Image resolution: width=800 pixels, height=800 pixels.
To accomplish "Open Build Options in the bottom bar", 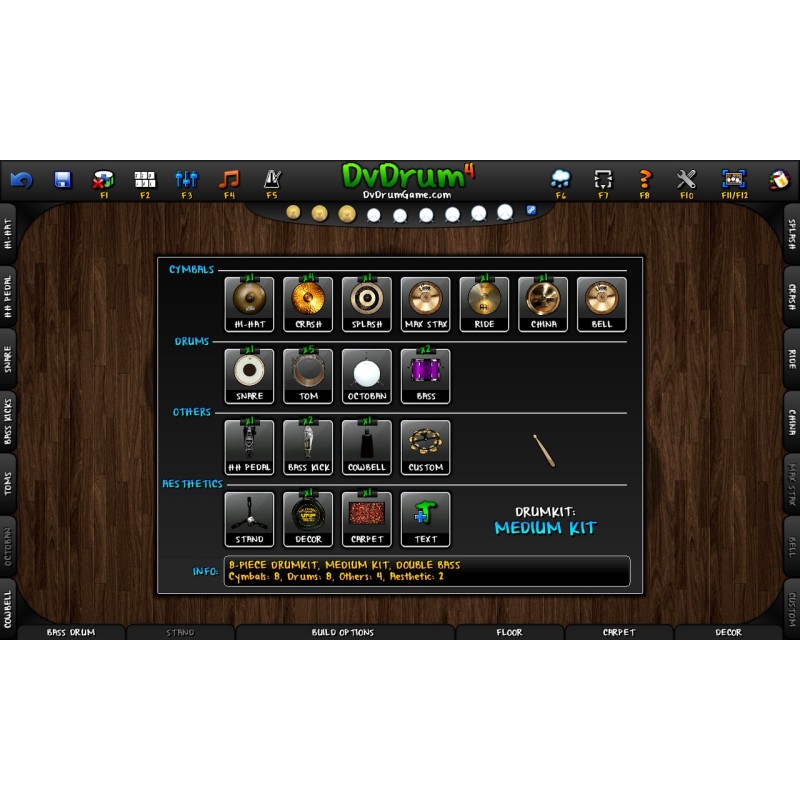I will pyautogui.click(x=345, y=632).
